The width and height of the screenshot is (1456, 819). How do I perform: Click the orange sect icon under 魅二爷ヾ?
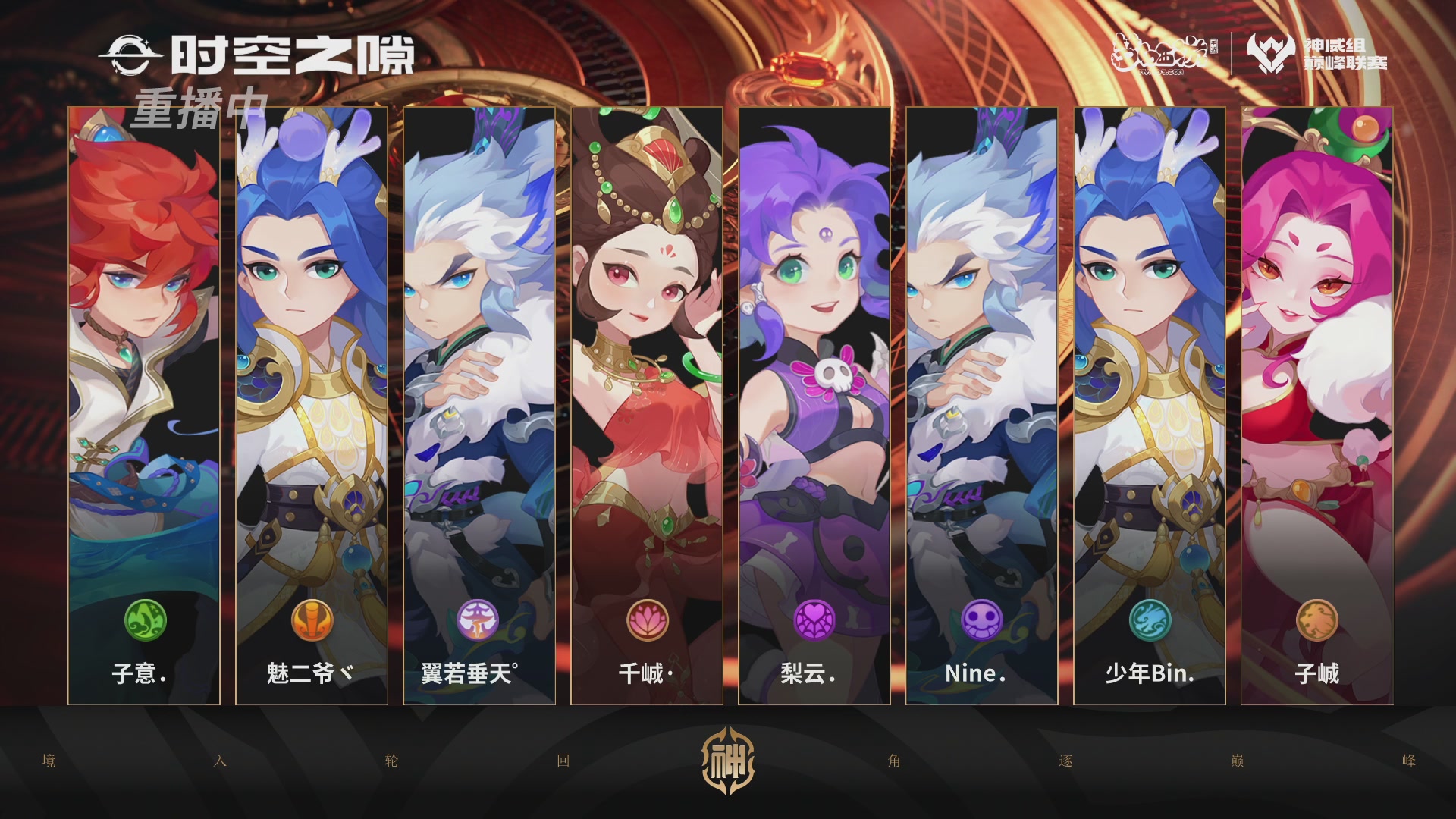[312, 622]
